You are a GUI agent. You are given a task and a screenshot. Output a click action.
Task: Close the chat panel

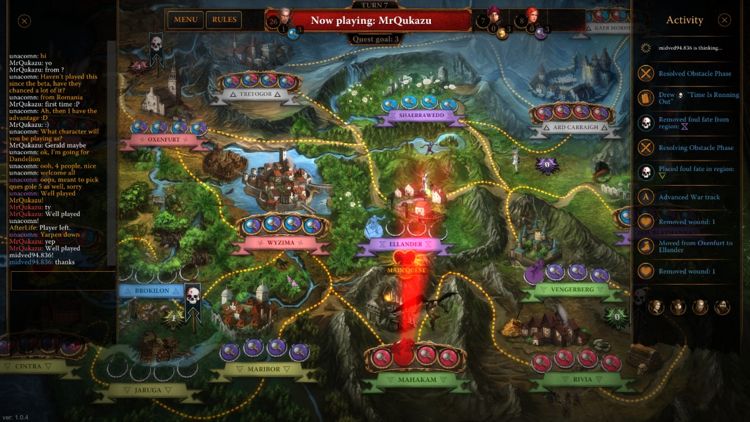click(x=24, y=20)
